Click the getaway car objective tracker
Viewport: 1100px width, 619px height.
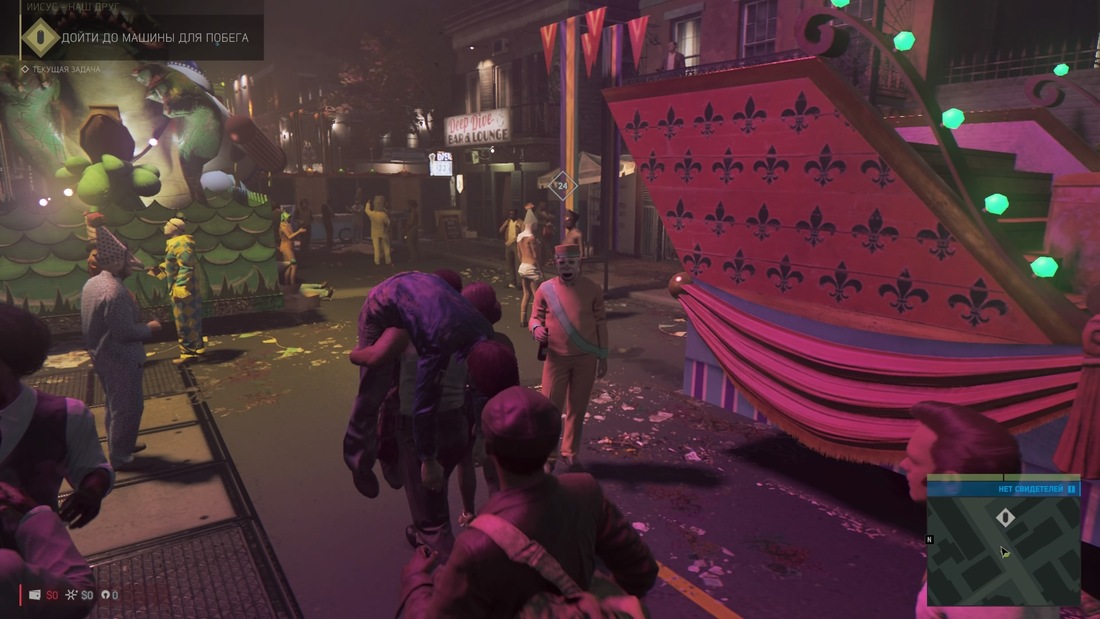point(154,38)
